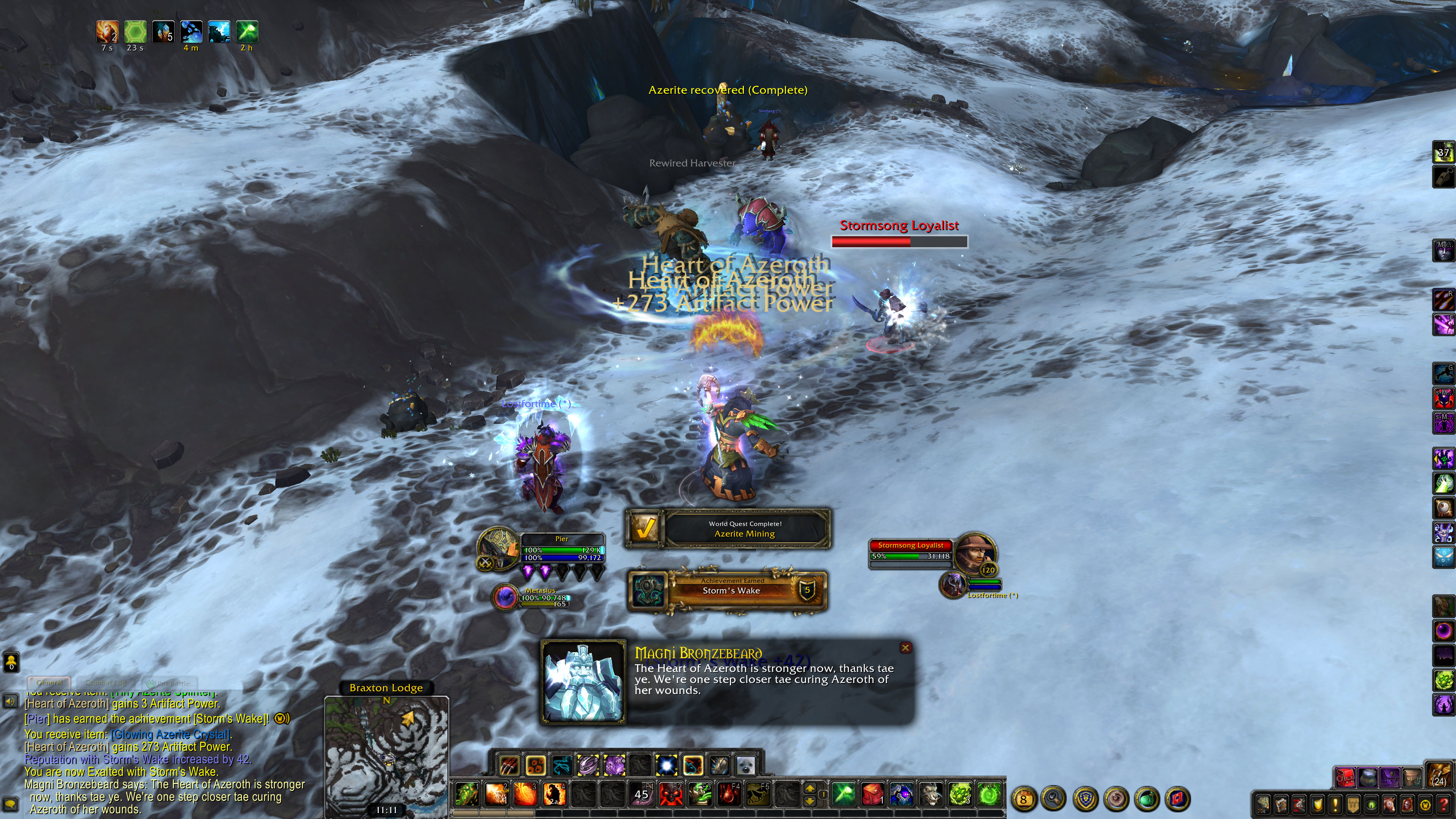This screenshot has height=819, width=1456.
Task: Open the red backpack bag slot
Action: (x=1346, y=778)
